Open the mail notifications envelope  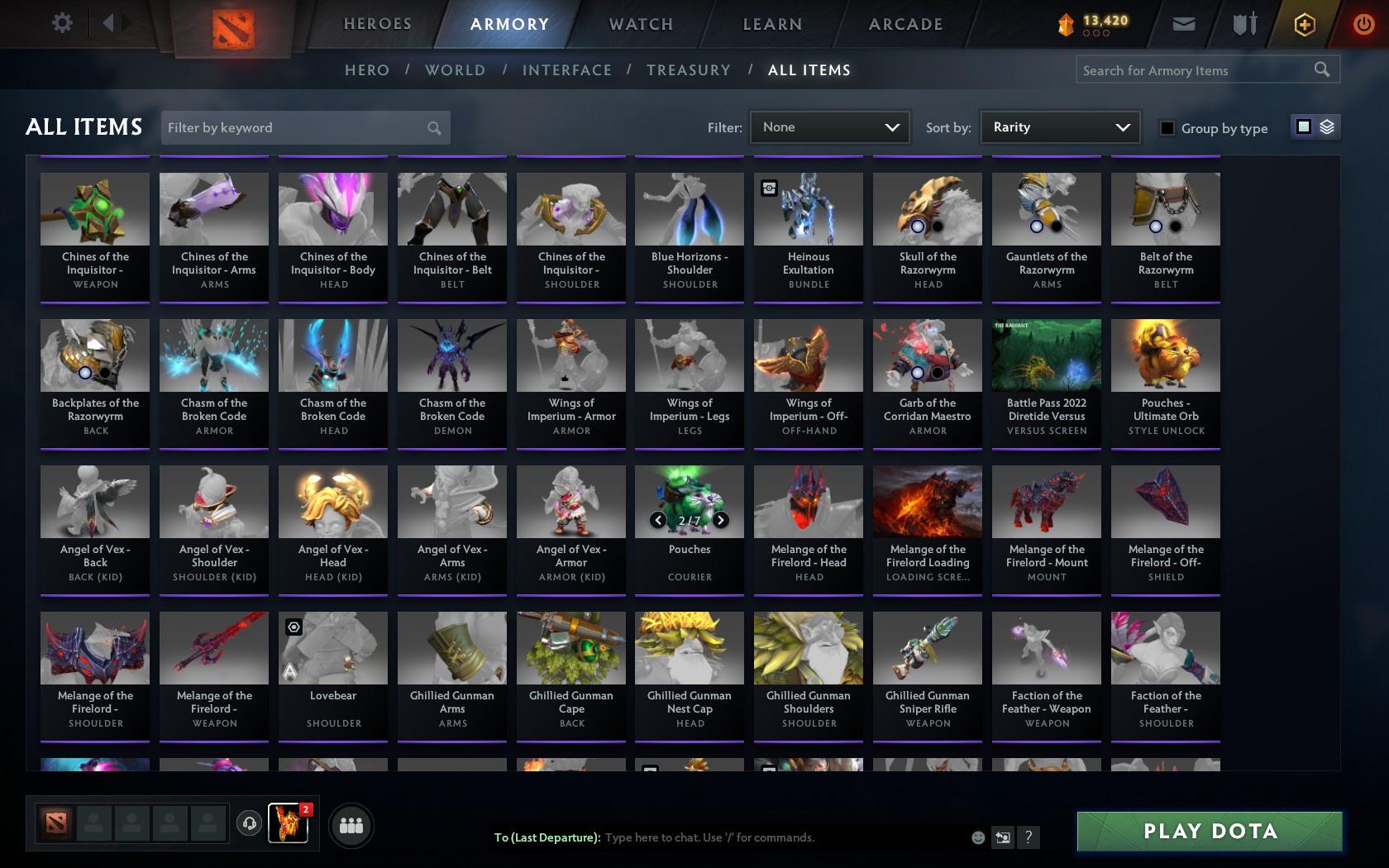1183,23
